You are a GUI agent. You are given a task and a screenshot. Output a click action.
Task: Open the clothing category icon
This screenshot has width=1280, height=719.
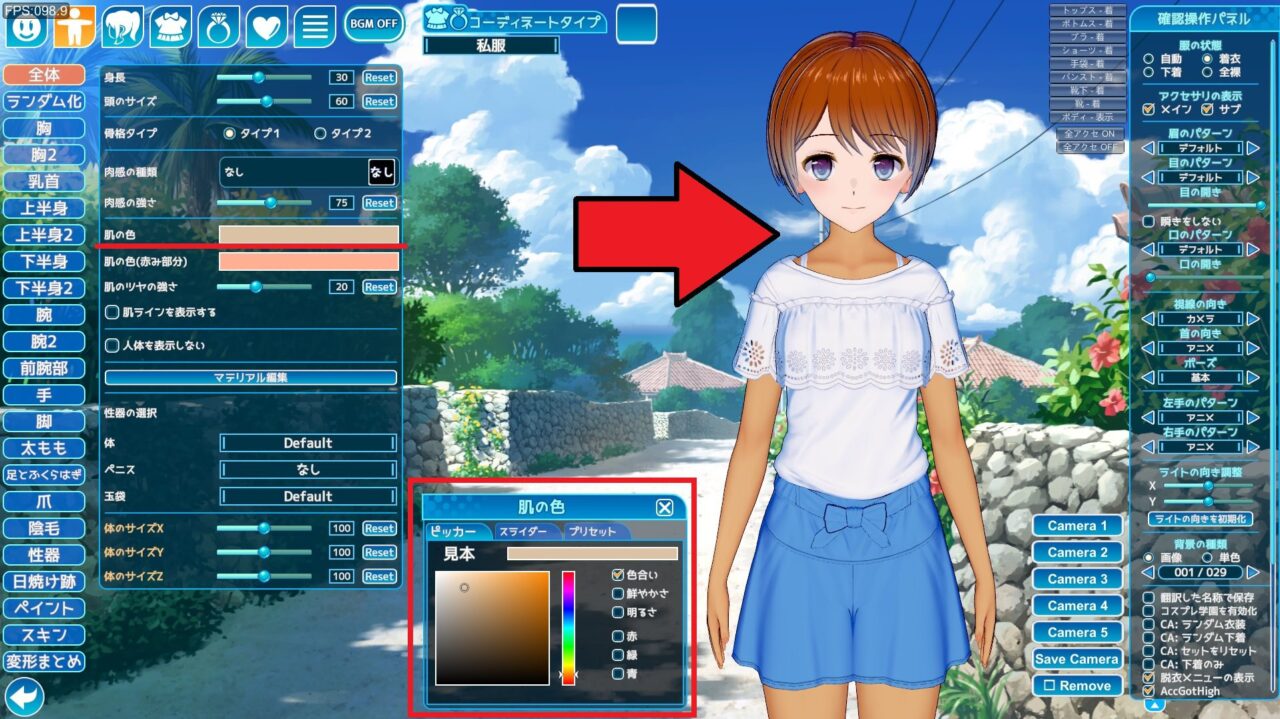click(171, 26)
